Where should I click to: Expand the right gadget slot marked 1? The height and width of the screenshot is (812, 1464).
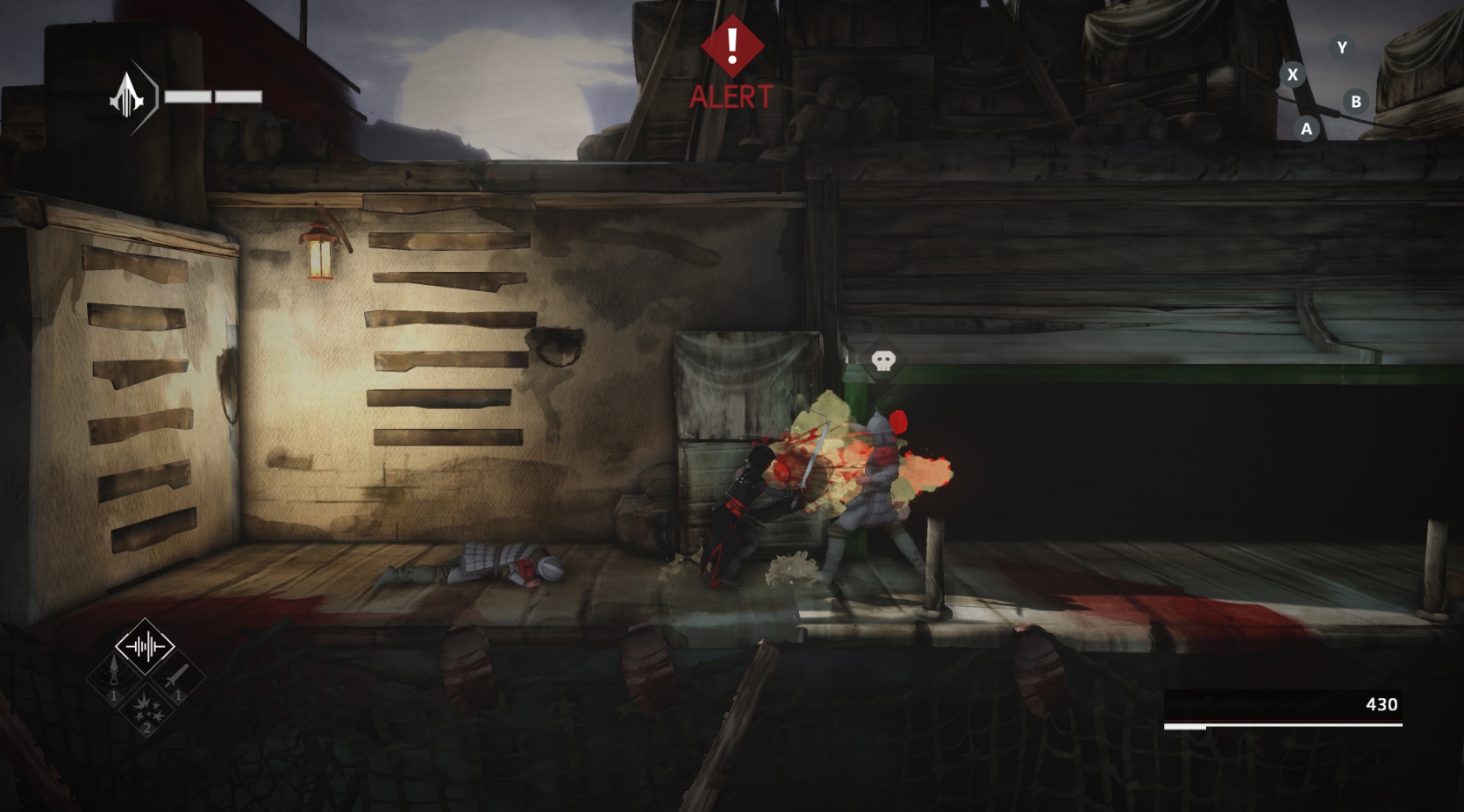176,677
